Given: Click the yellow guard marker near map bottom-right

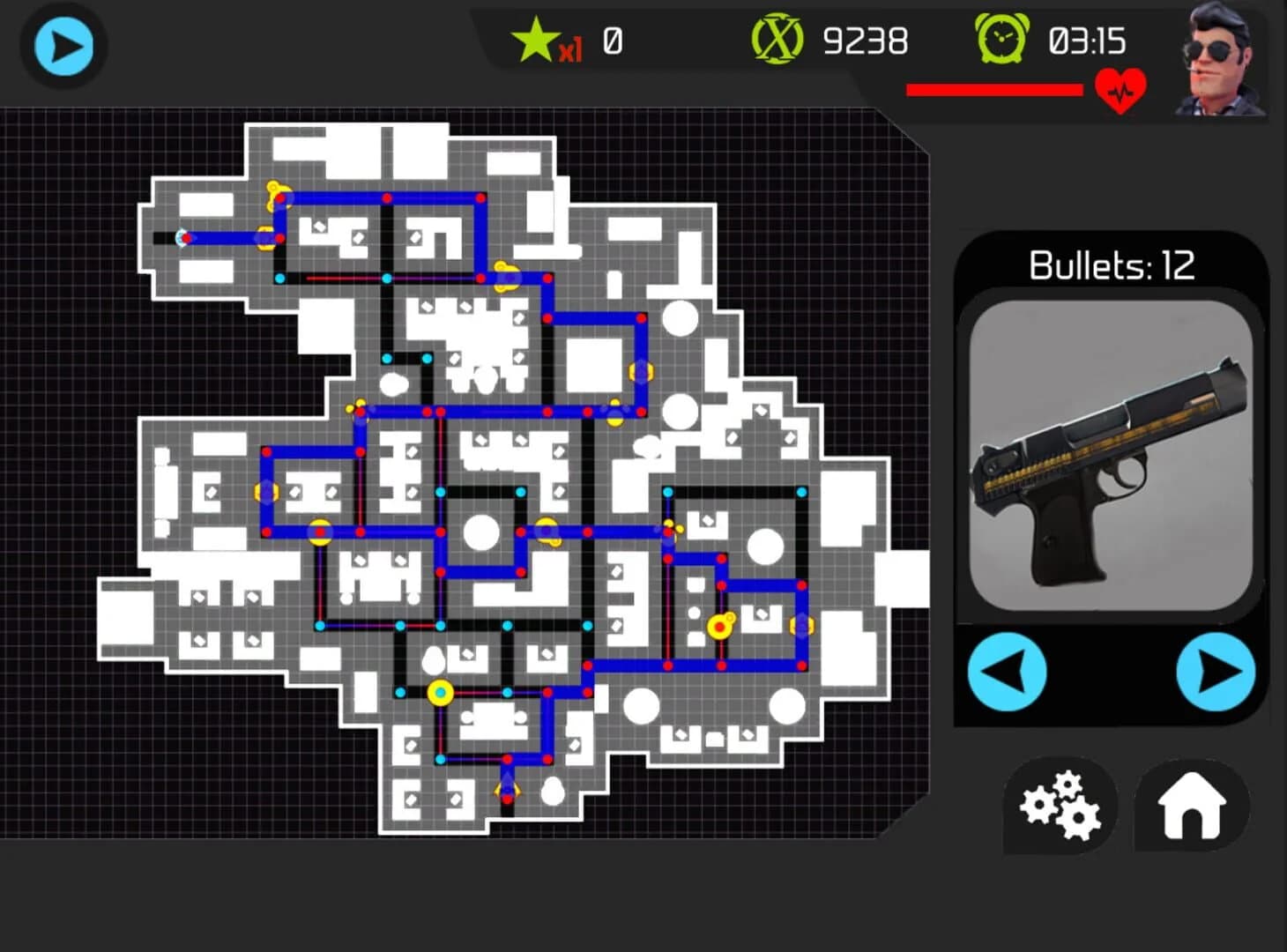Looking at the screenshot, I should point(718,628).
